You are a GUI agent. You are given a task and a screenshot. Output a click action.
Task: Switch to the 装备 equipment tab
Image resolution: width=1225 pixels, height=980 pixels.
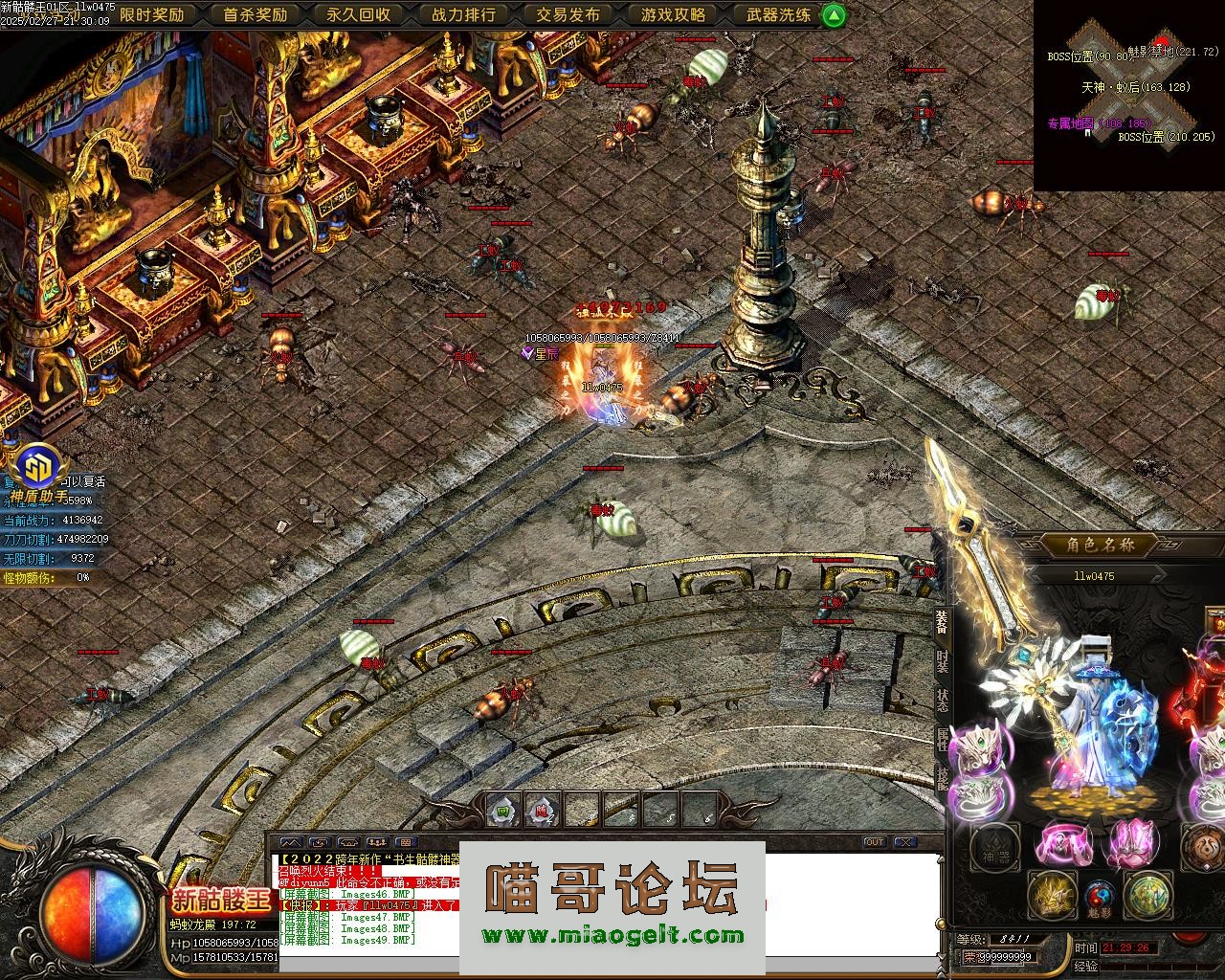[942, 622]
